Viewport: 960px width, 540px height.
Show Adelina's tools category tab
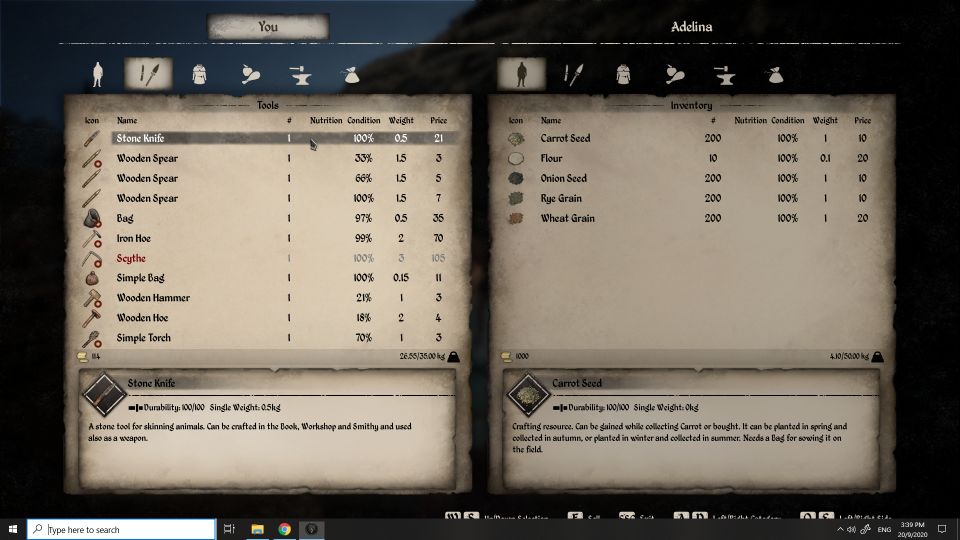pos(573,73)
